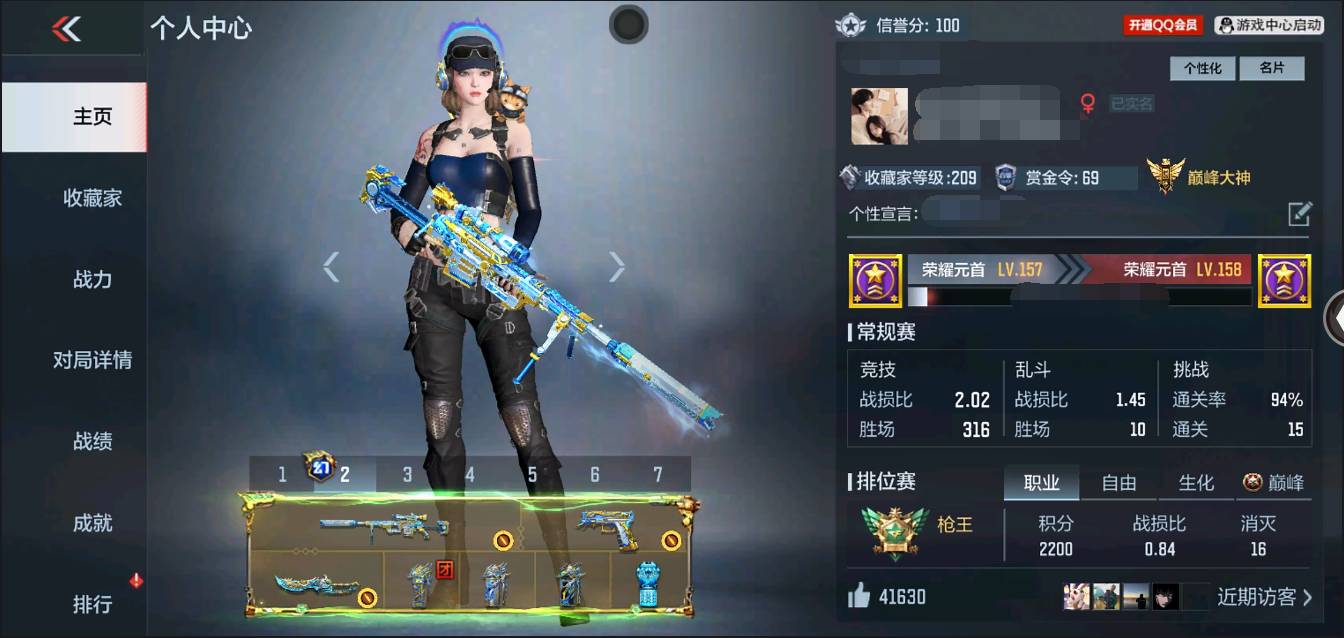Click the thumbs-up like icon
Screen dimensions: 1344x638
click(x=859, y=597)
